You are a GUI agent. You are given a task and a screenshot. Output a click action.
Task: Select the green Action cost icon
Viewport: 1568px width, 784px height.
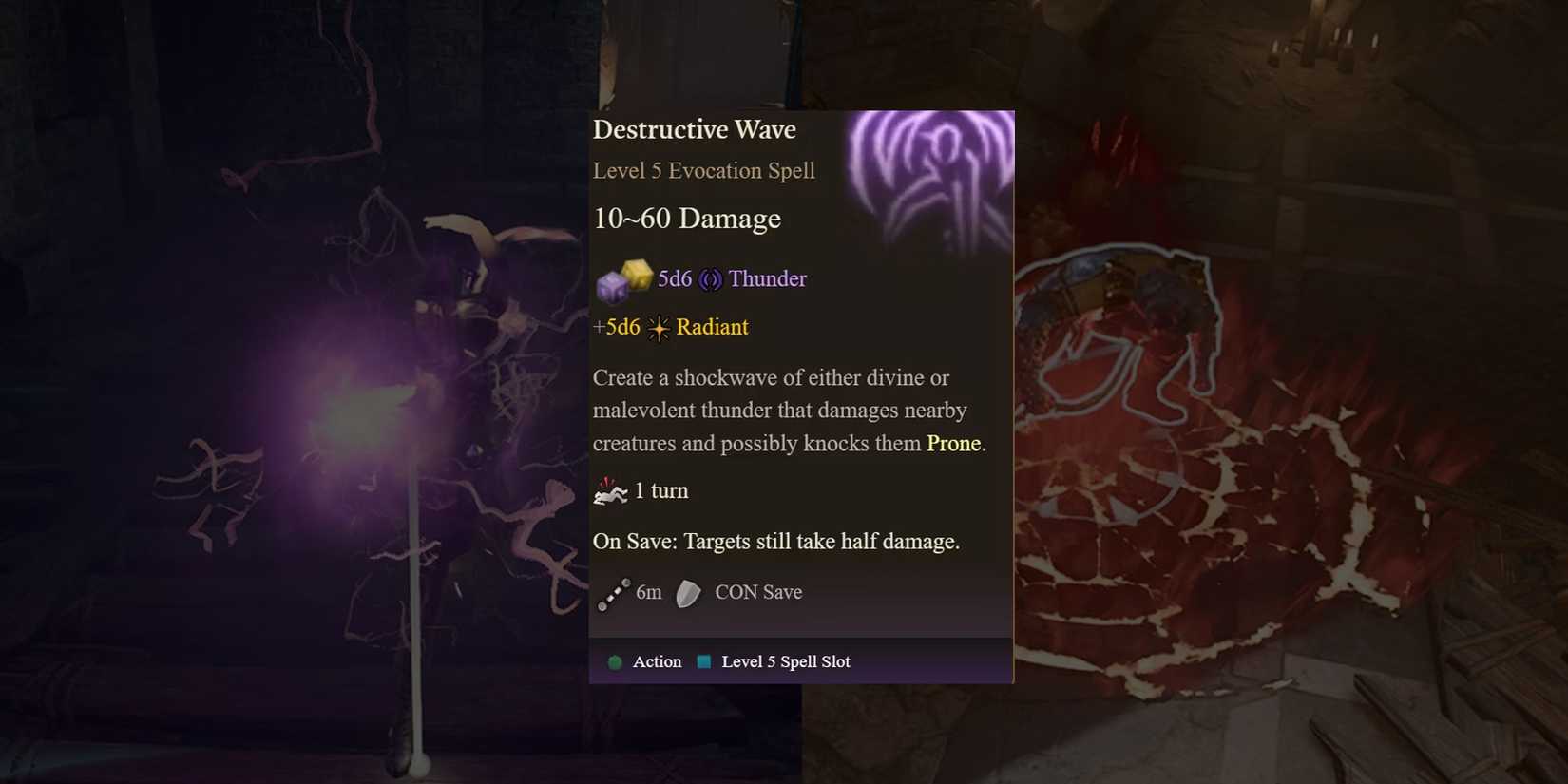pyautogui.click(x=615, y=661)
